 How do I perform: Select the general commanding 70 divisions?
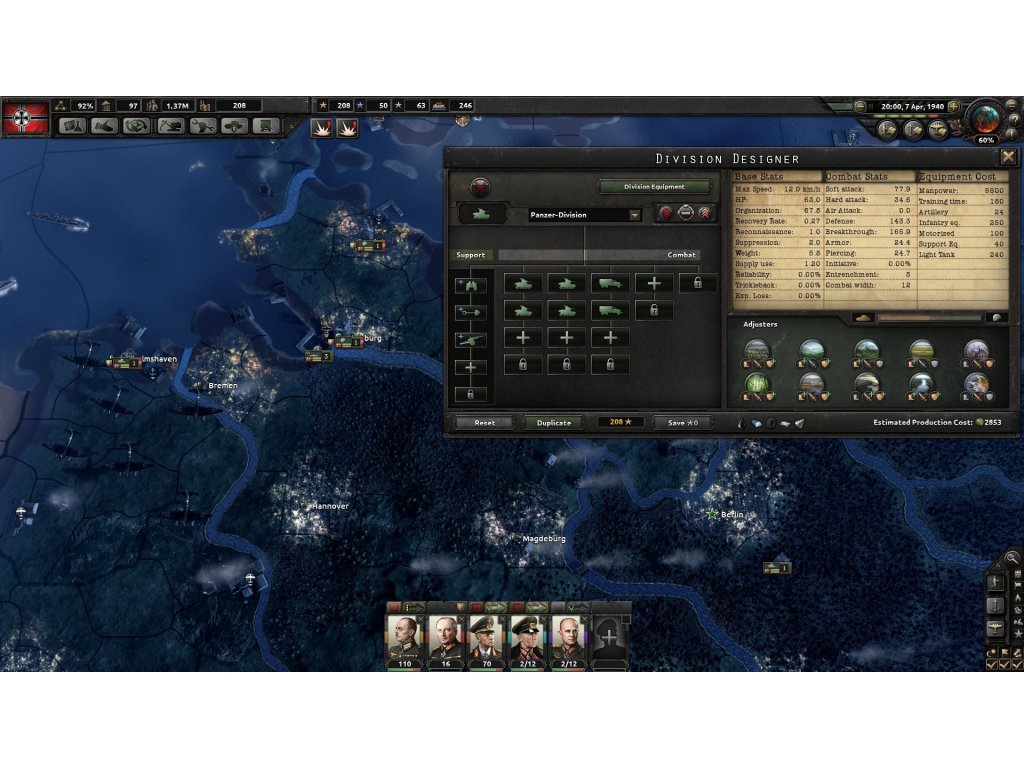(487, 637)
